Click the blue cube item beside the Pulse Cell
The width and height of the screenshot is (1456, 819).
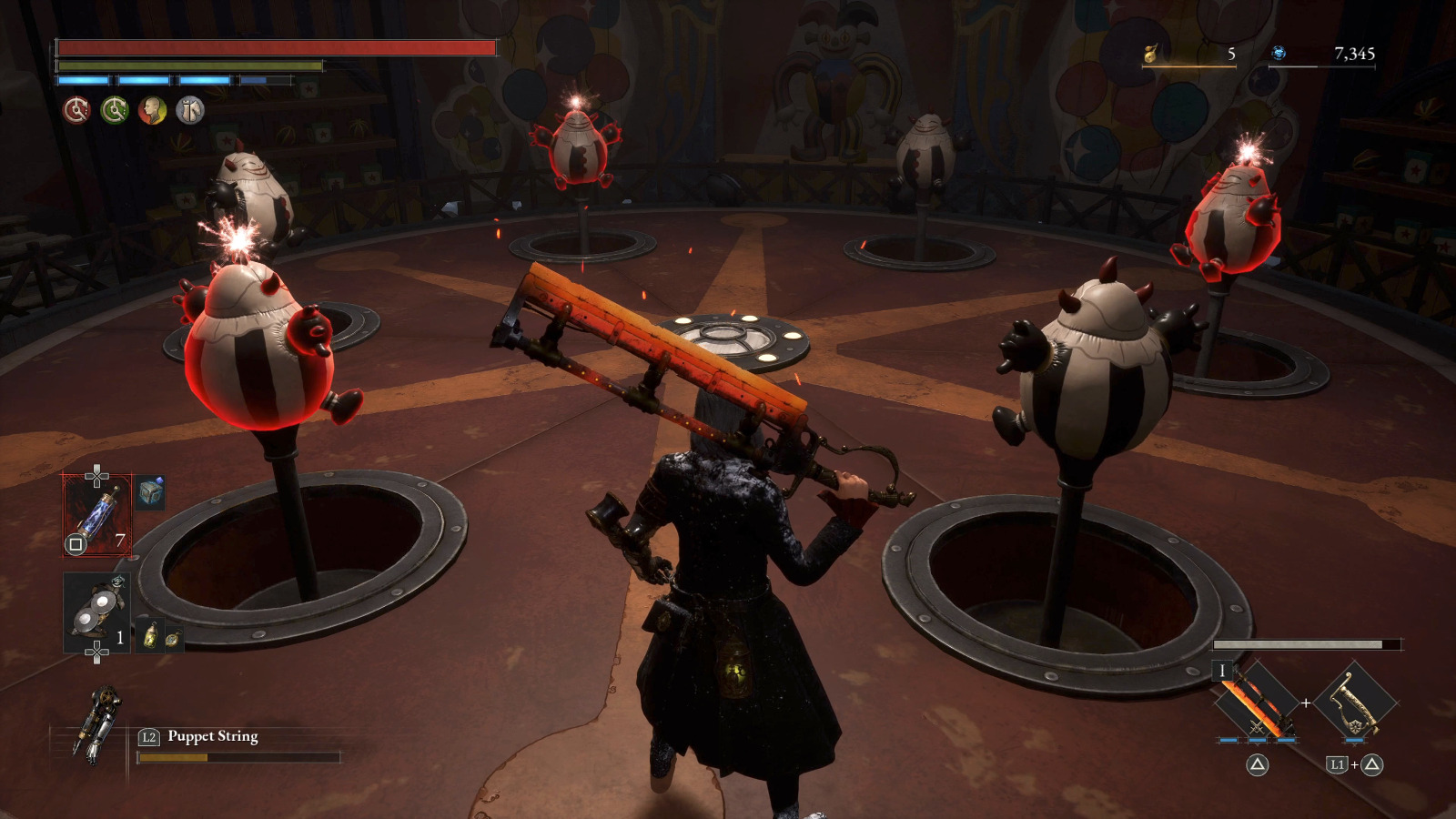pos(150,492)
